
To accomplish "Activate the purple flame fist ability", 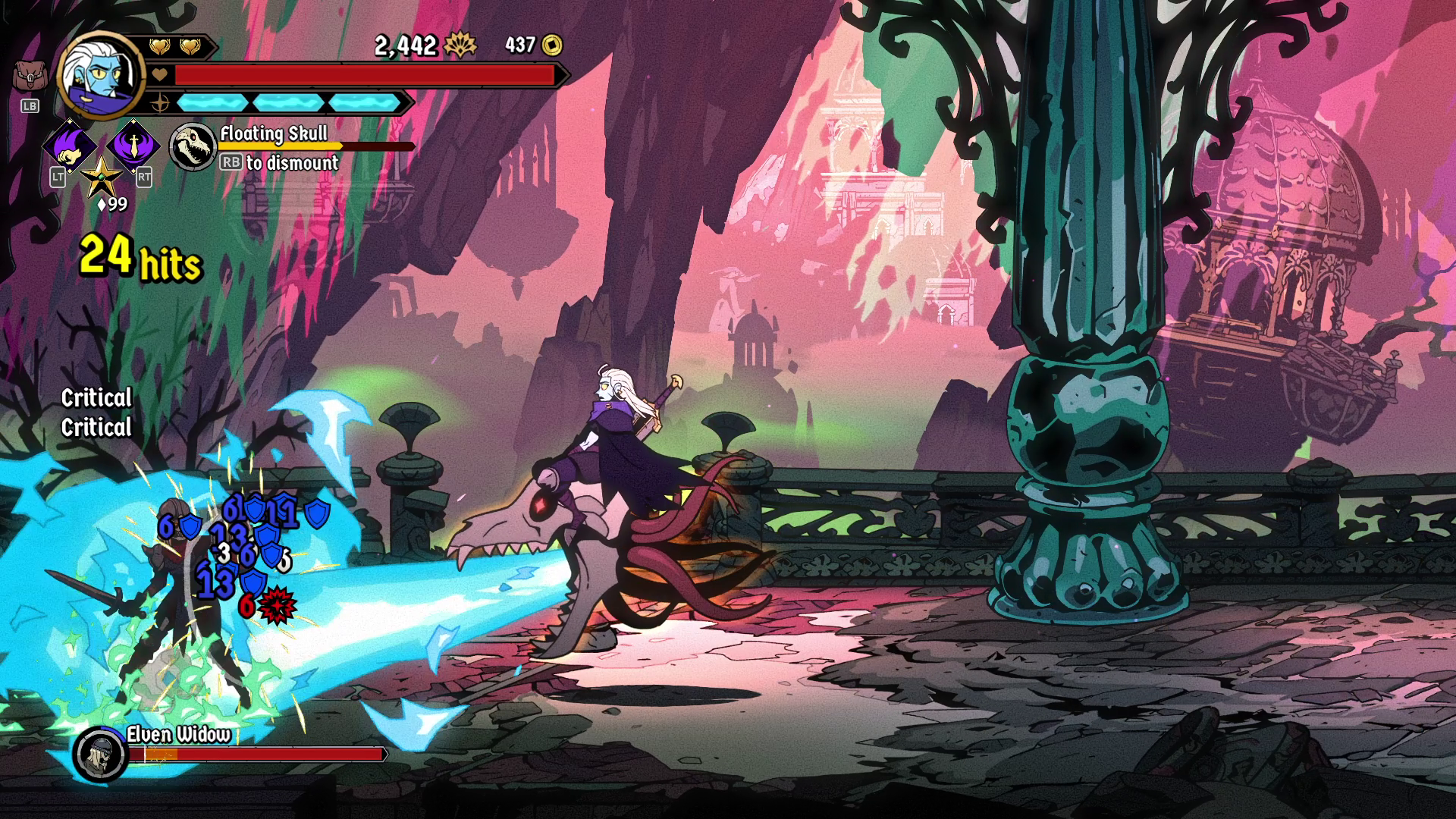I will pyautogui.click(x=68, y=145).
